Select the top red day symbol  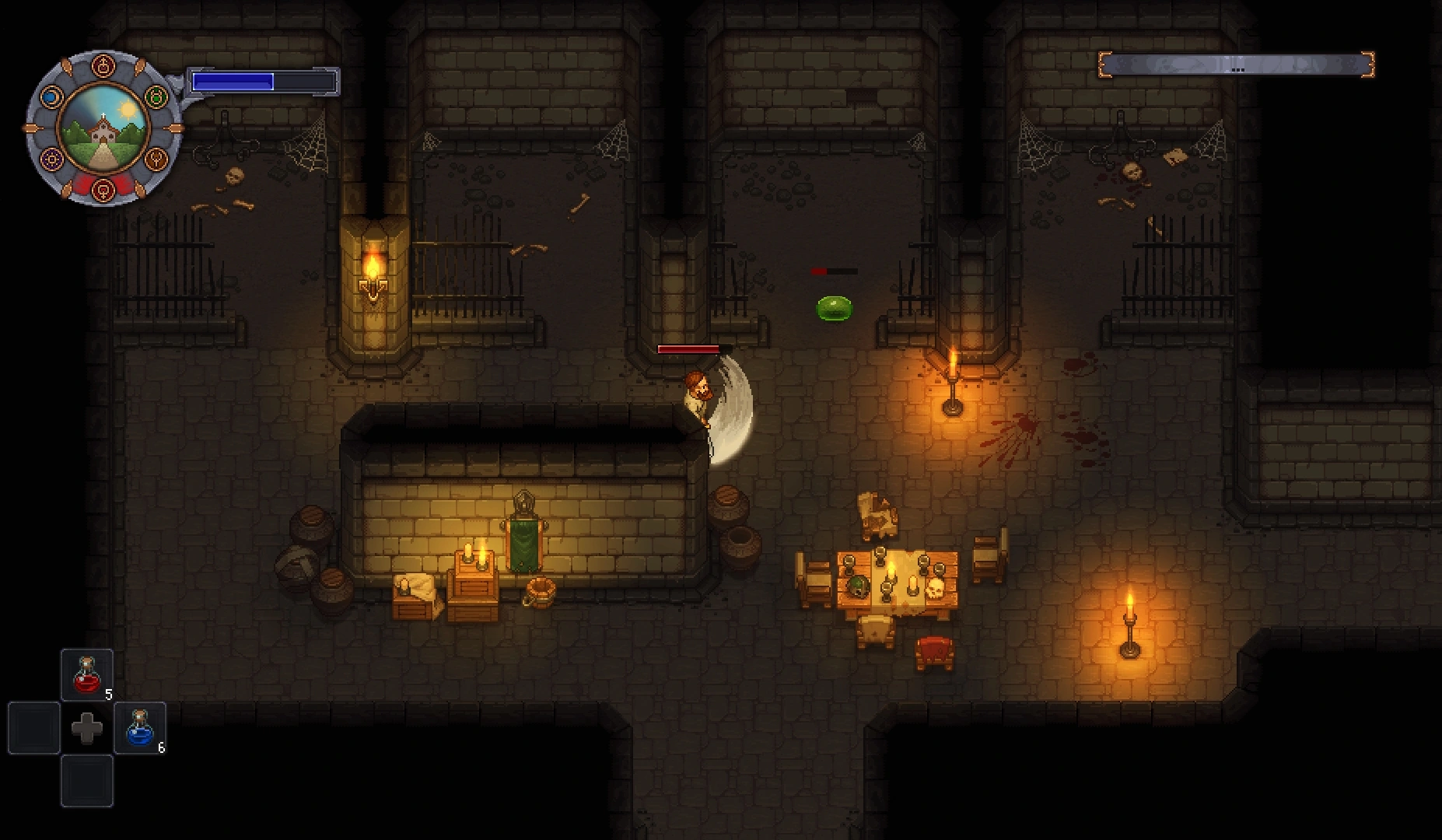pos(103,67)
